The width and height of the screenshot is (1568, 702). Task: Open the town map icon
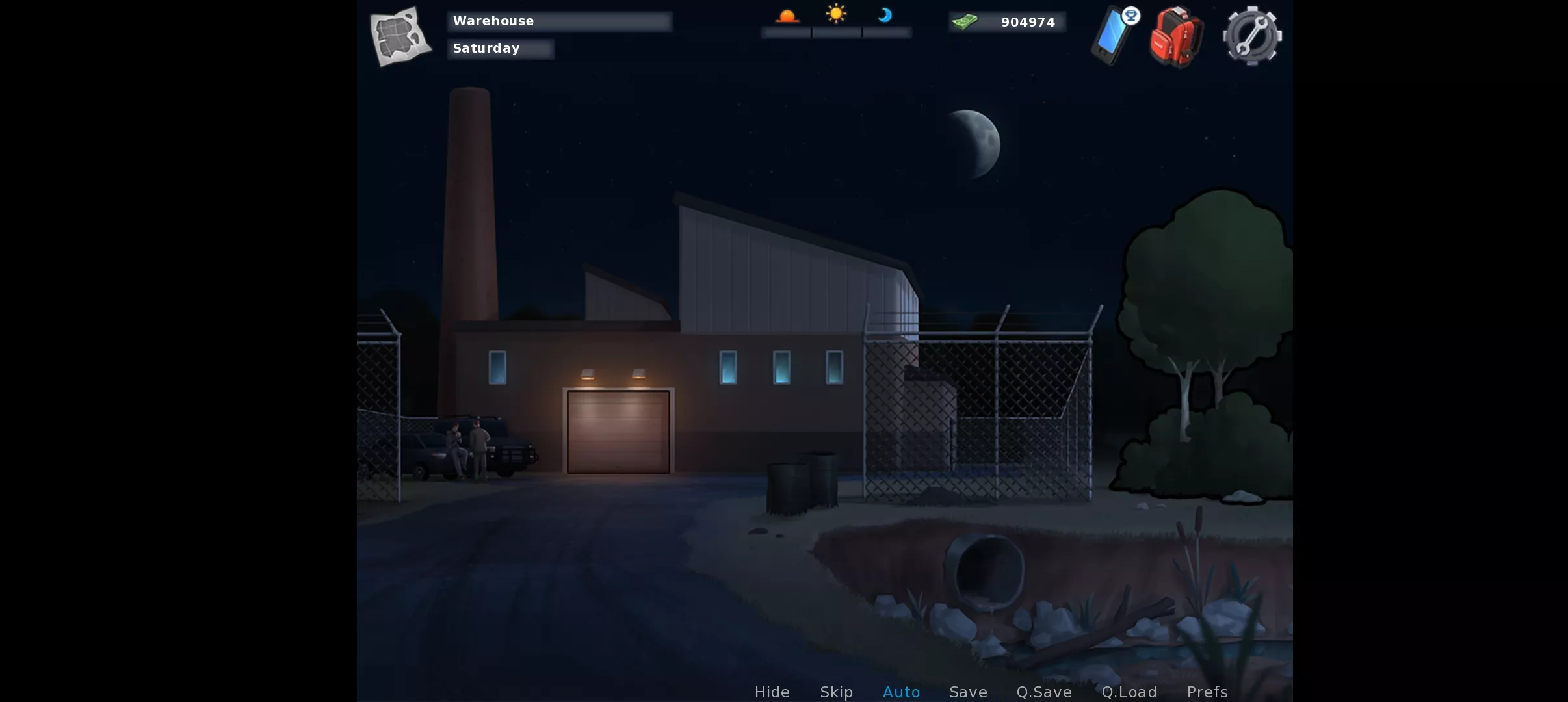click(x=400, y=36)
